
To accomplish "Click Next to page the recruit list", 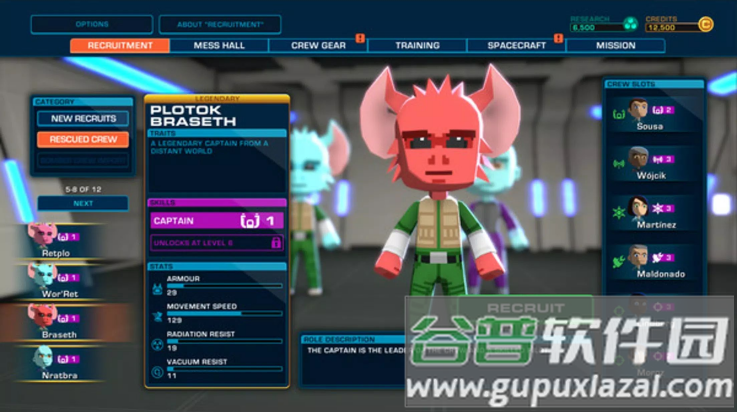I will [x=83, y=203].
